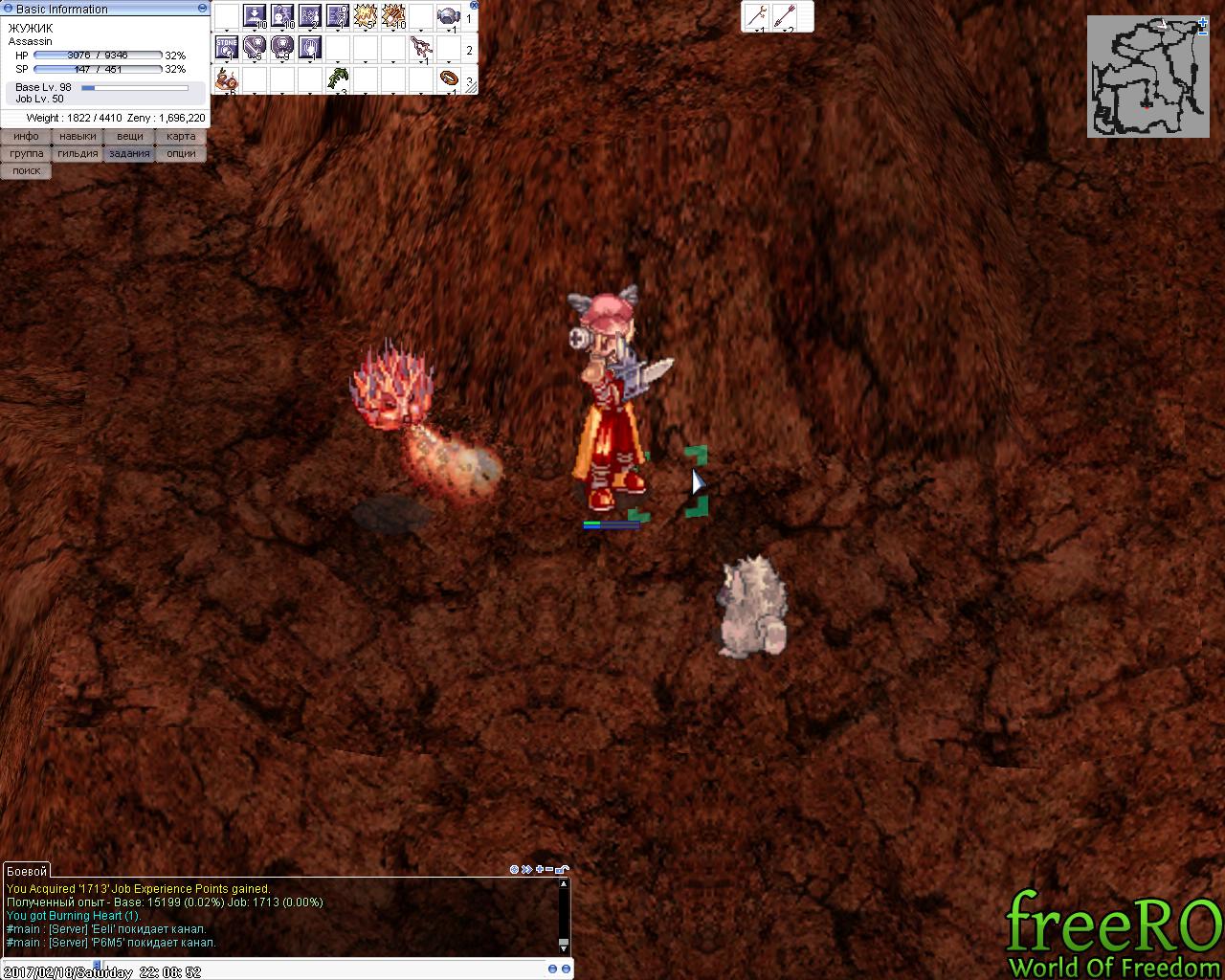Use the STONE skill icon
Viewport: 1225px width, 980px height.
(x=227, y=47)
